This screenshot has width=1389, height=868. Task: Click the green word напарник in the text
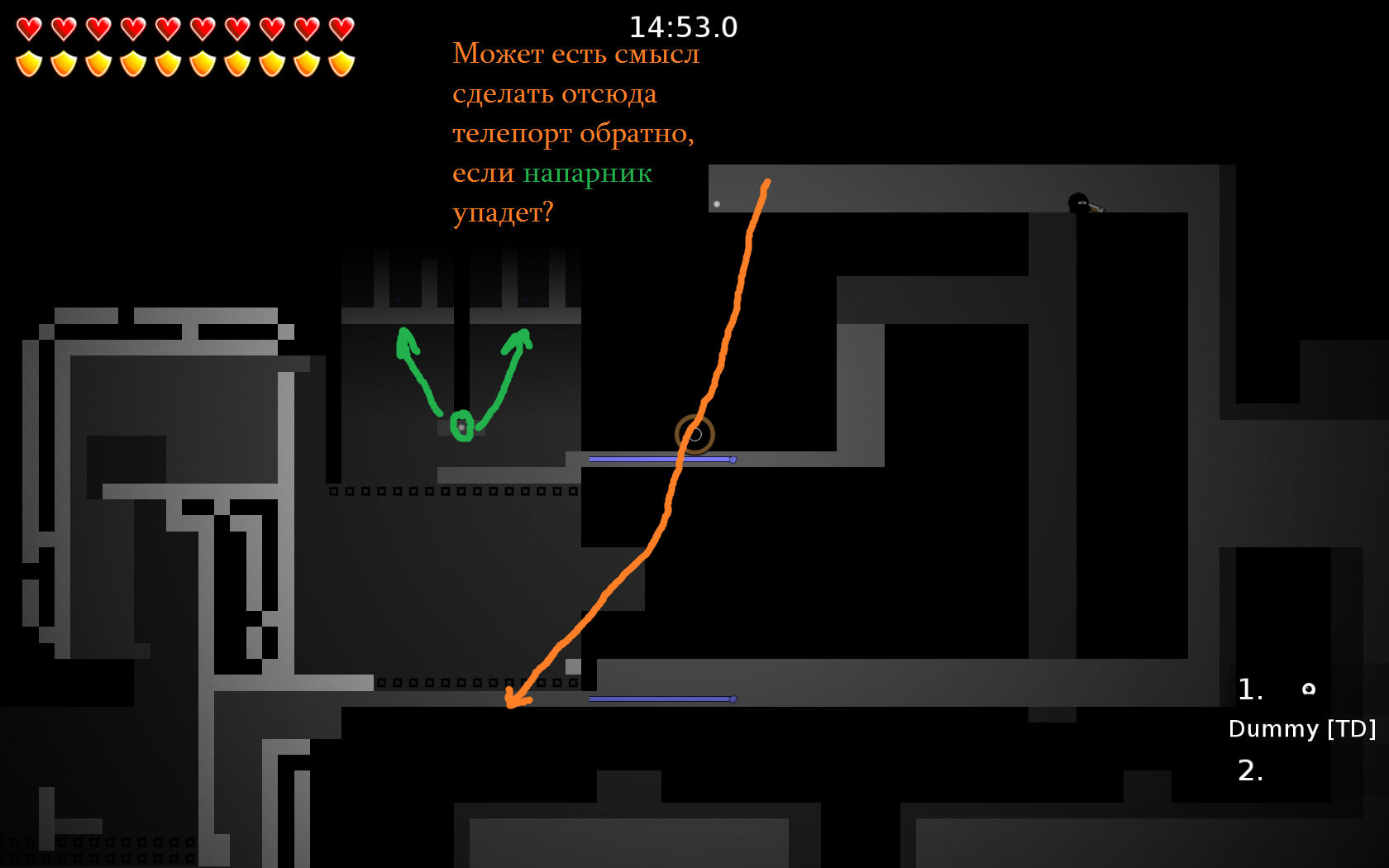[x=587, y=174]
